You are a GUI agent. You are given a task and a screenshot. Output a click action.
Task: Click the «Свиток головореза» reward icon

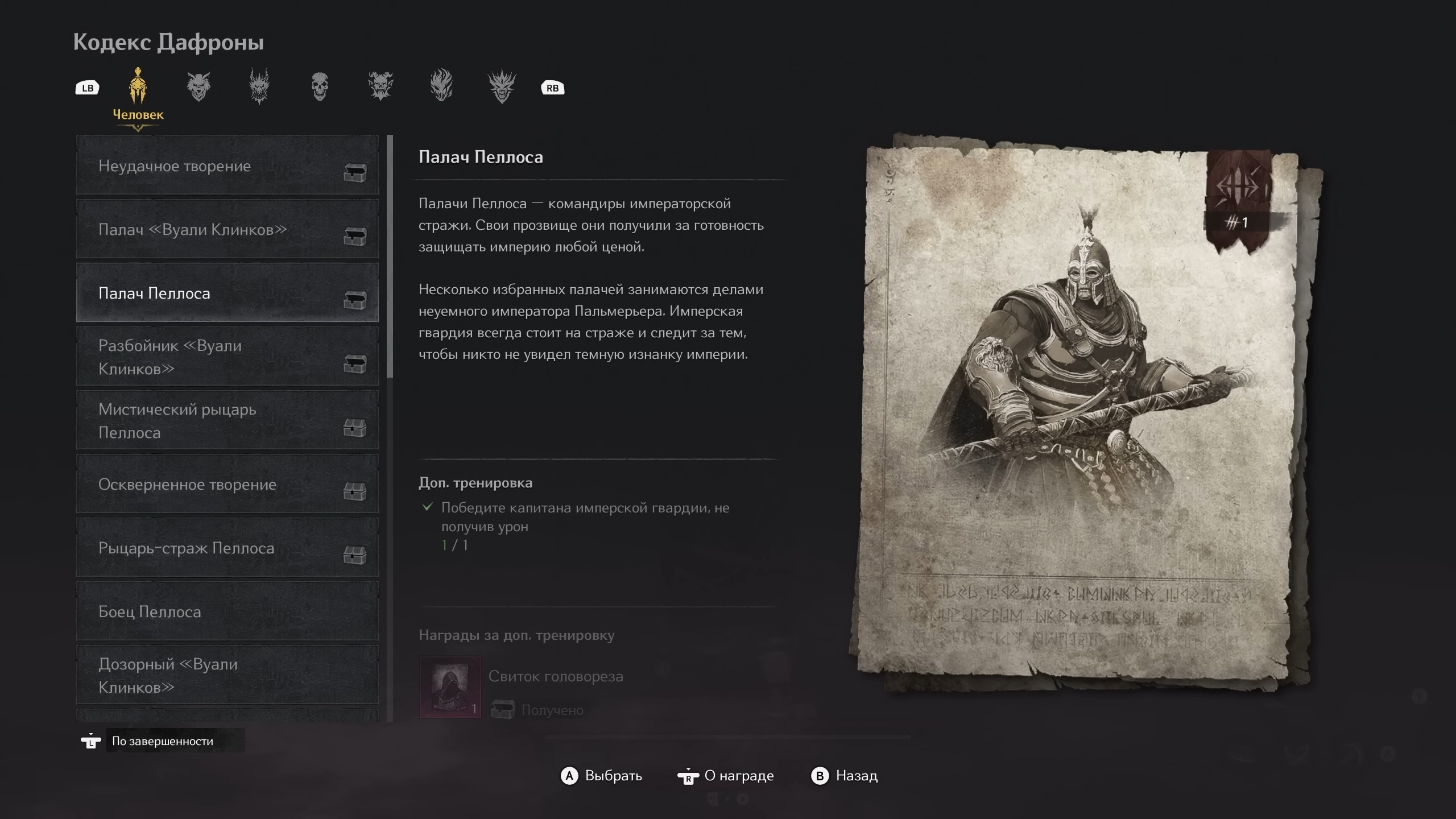[x=450, y=686]
